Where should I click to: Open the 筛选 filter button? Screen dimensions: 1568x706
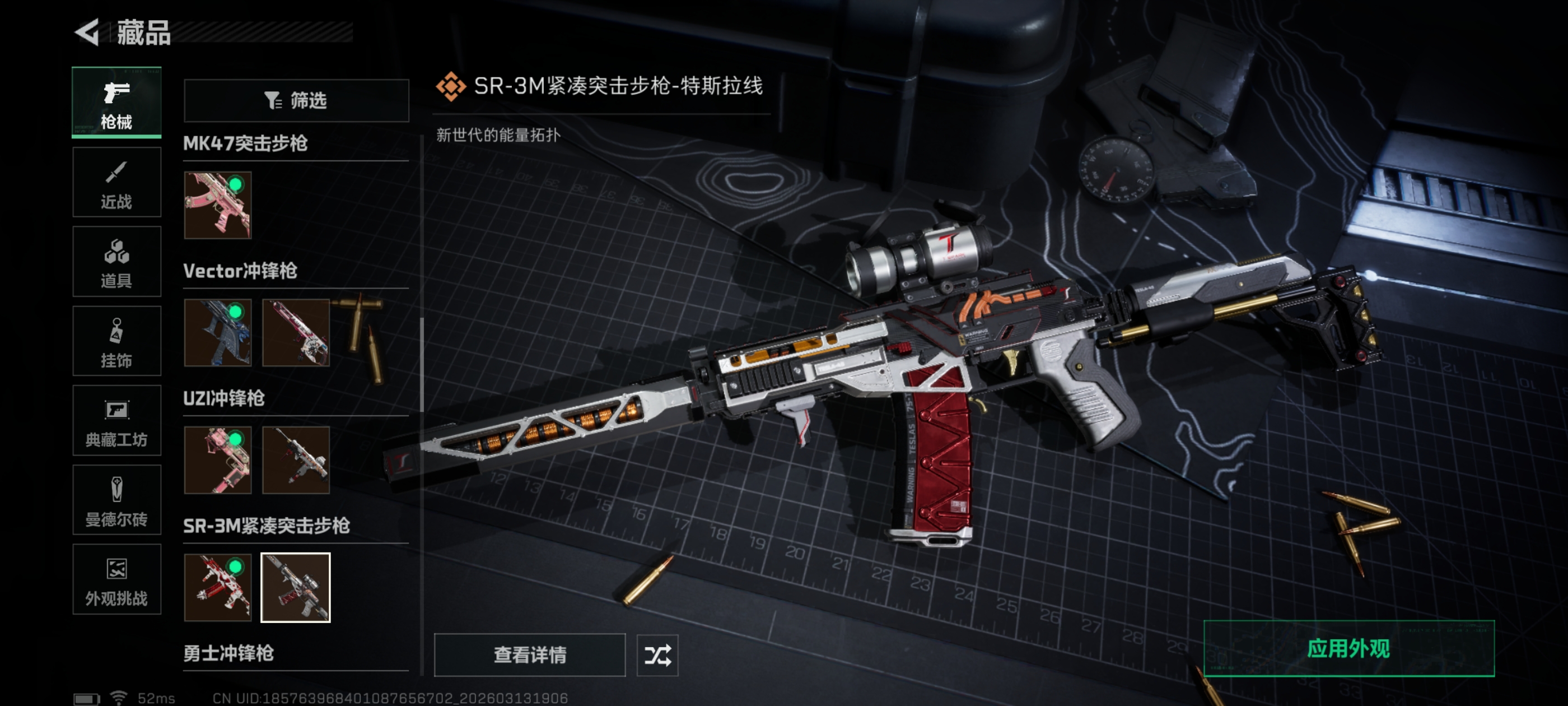(x=296, y=100)
